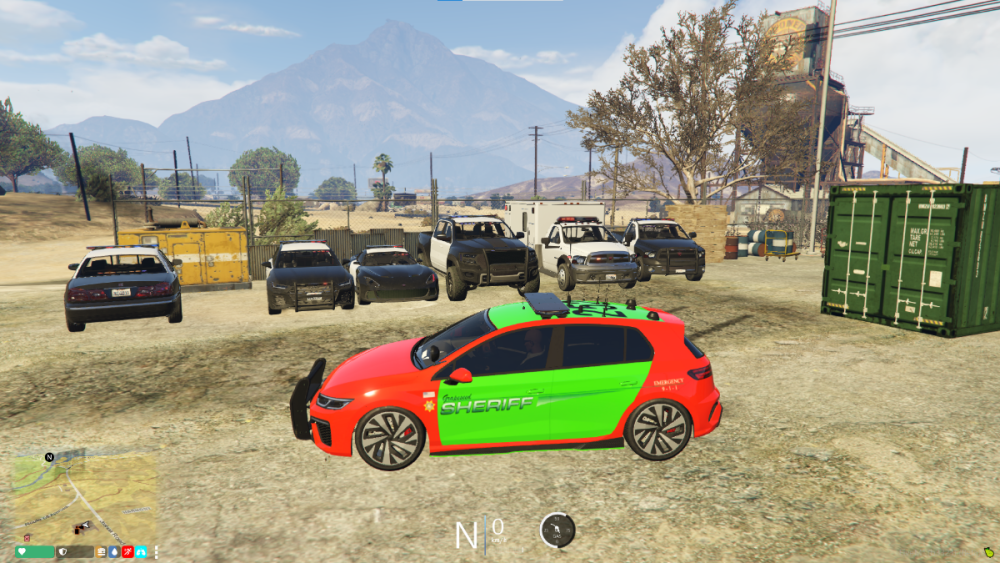Screen dimensions: 1000x563
Task: Select the north marker on the minimap
Action: point(49,457)
